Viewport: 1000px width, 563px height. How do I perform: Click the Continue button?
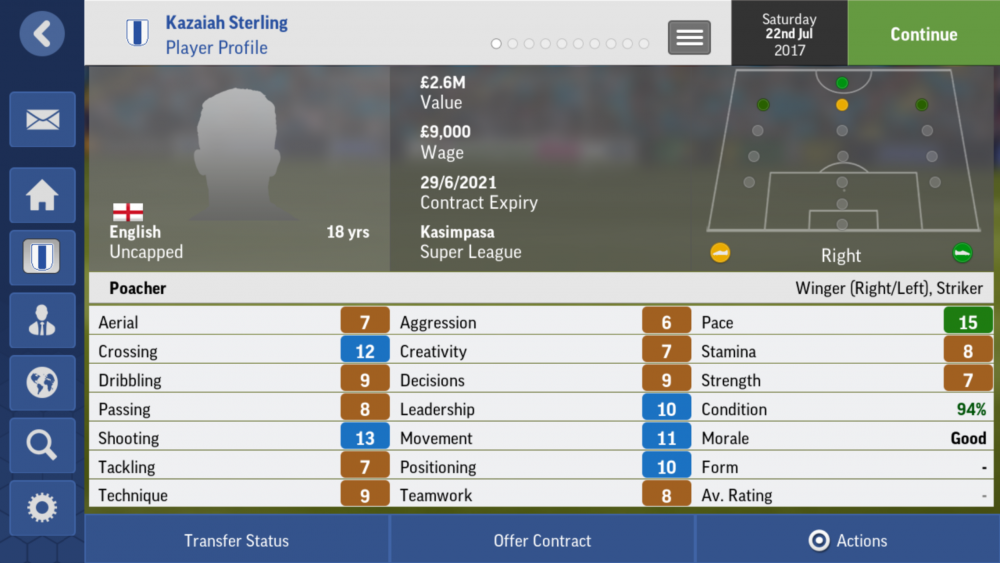point(923,34)
